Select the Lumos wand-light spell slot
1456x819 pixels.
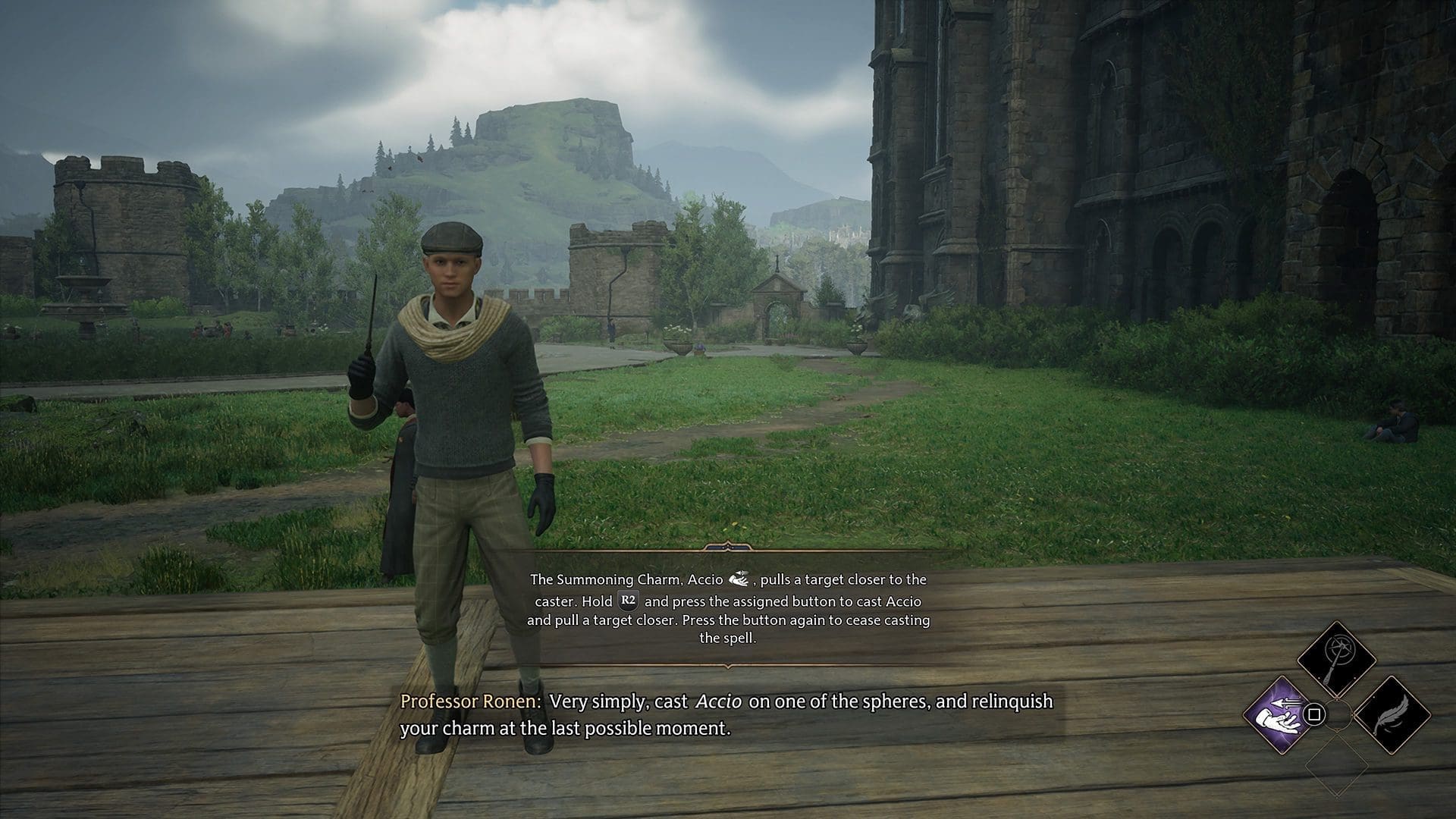1336,659
